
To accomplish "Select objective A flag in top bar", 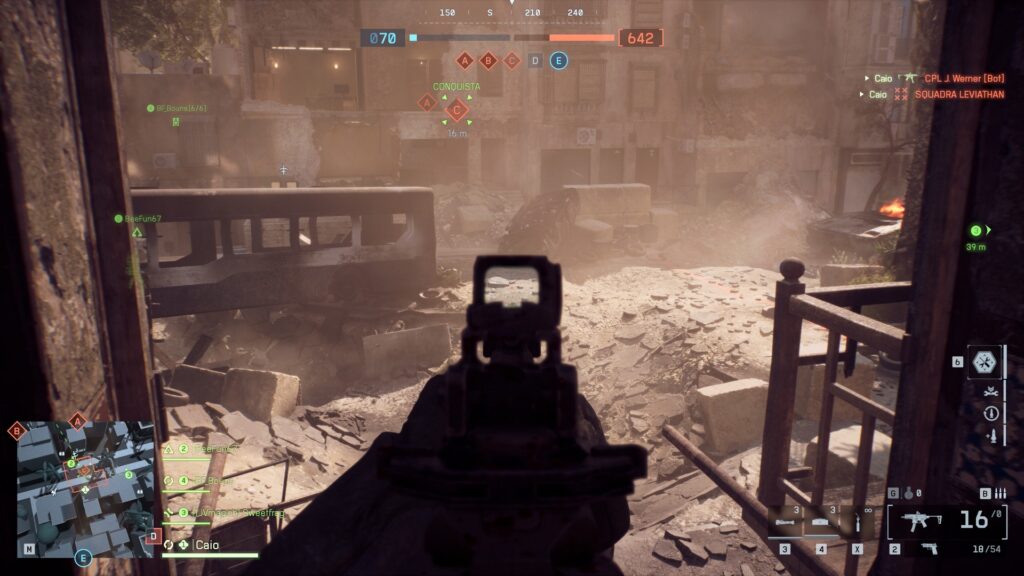I will [464, 61].
